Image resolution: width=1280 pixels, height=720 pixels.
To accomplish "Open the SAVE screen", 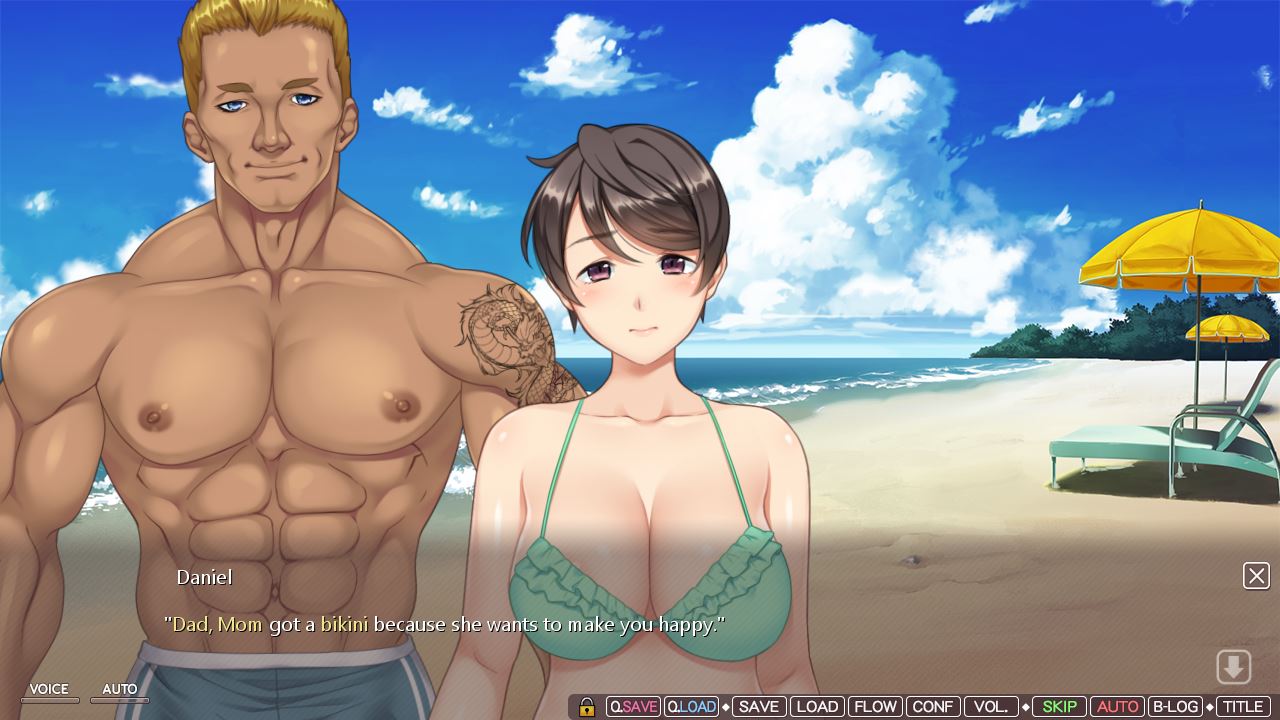I will [x=757, y=706].
